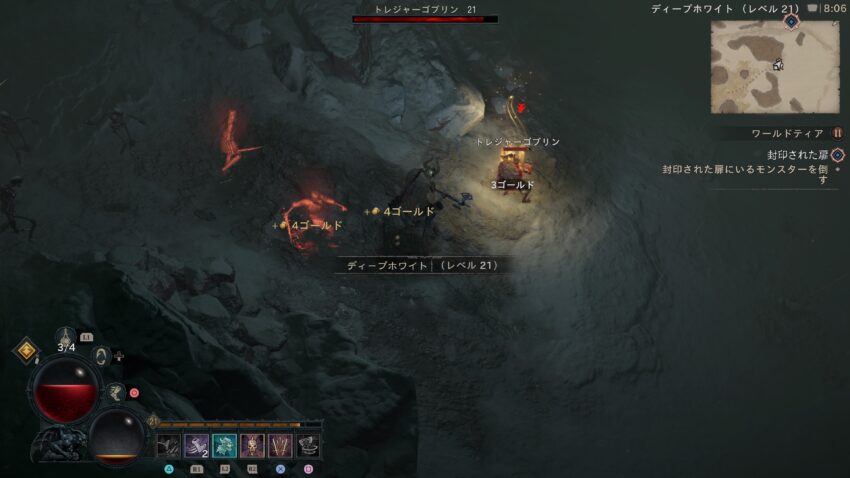Viewport: 850px width, 478px height.
Task: Use the healing potion icon showing 3/4
Action: point(66,337)
